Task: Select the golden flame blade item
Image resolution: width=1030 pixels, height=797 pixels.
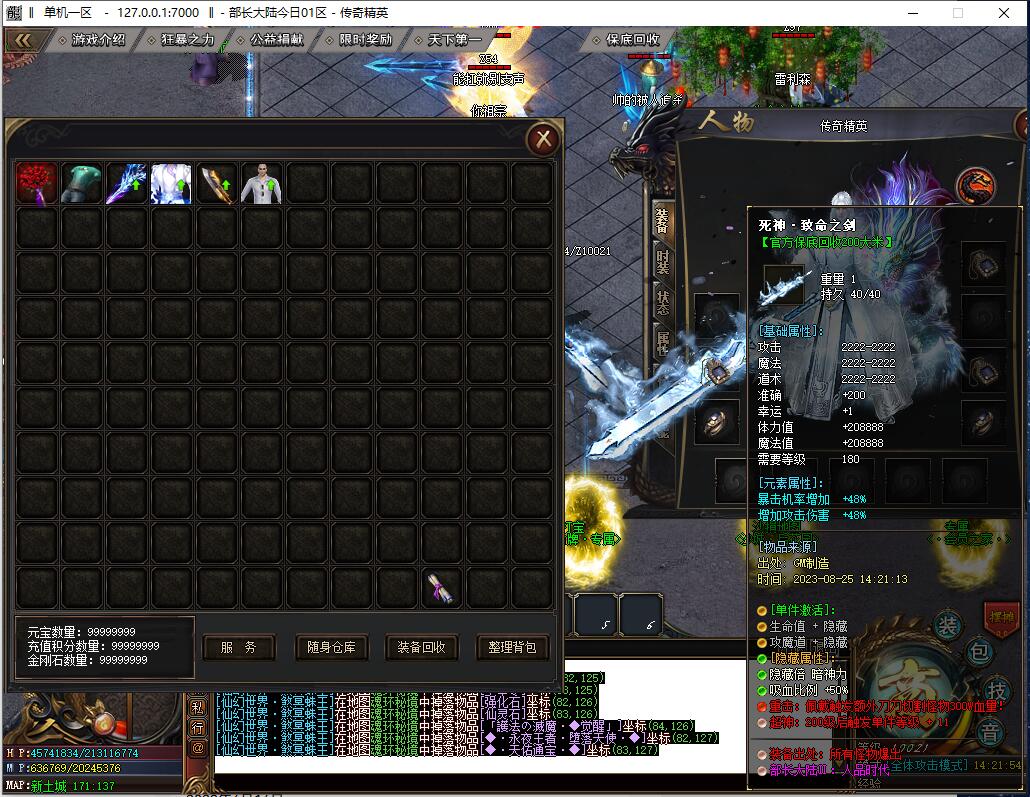Action: [x=217, y=184]
